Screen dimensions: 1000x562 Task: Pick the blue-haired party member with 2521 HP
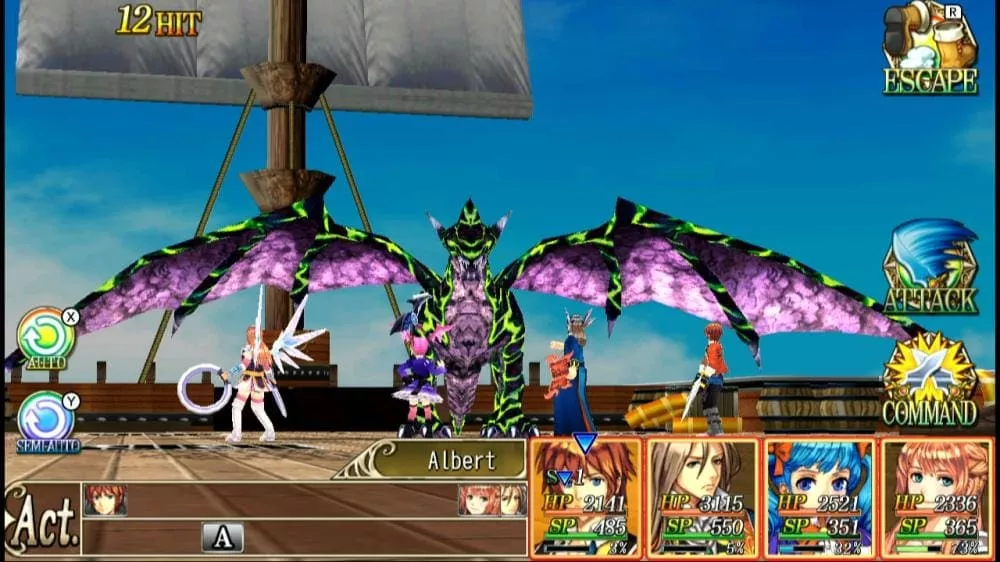(x=820, y=496)
